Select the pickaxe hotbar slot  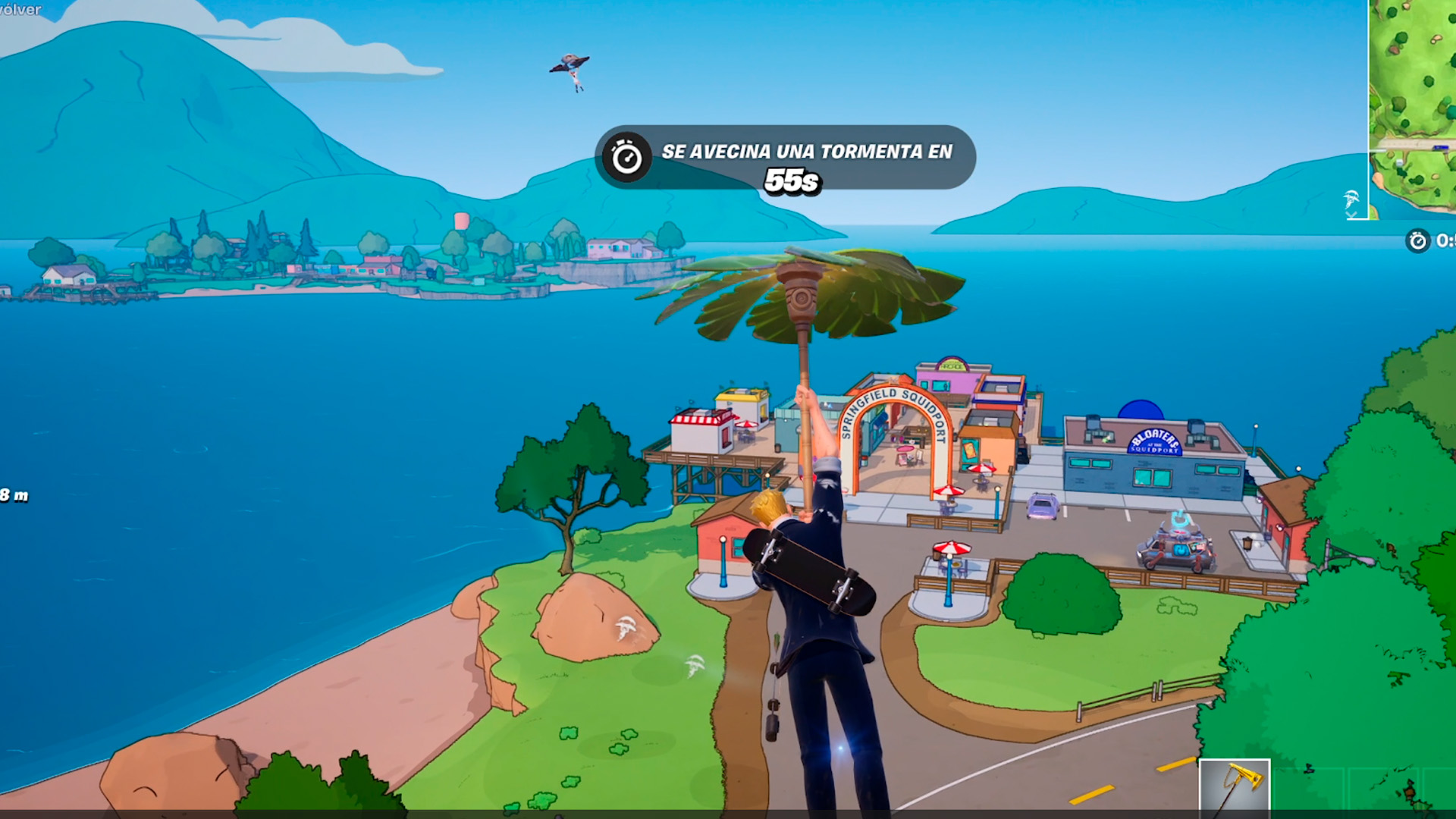coord(1234,786)
